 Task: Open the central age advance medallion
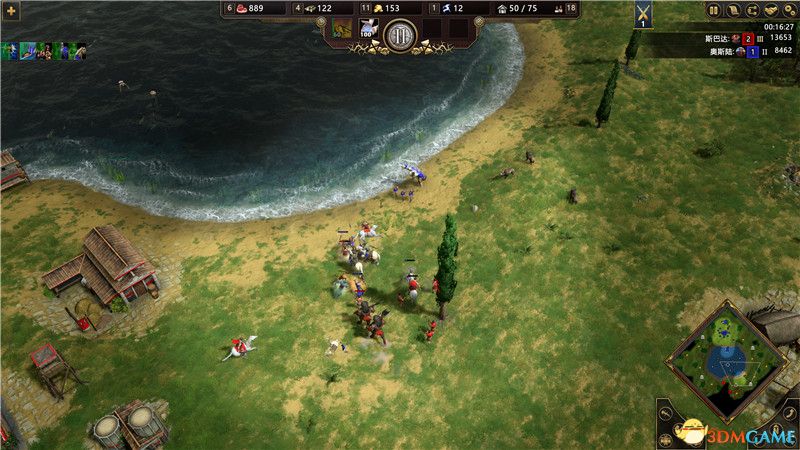click(x=400, y=32)
